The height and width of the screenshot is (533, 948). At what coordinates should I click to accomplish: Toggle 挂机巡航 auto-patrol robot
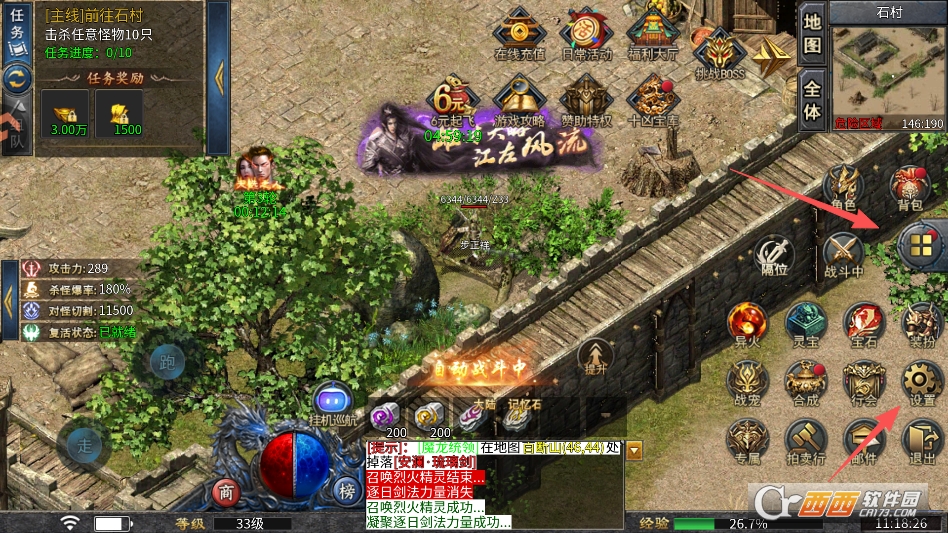coord(333,403)
